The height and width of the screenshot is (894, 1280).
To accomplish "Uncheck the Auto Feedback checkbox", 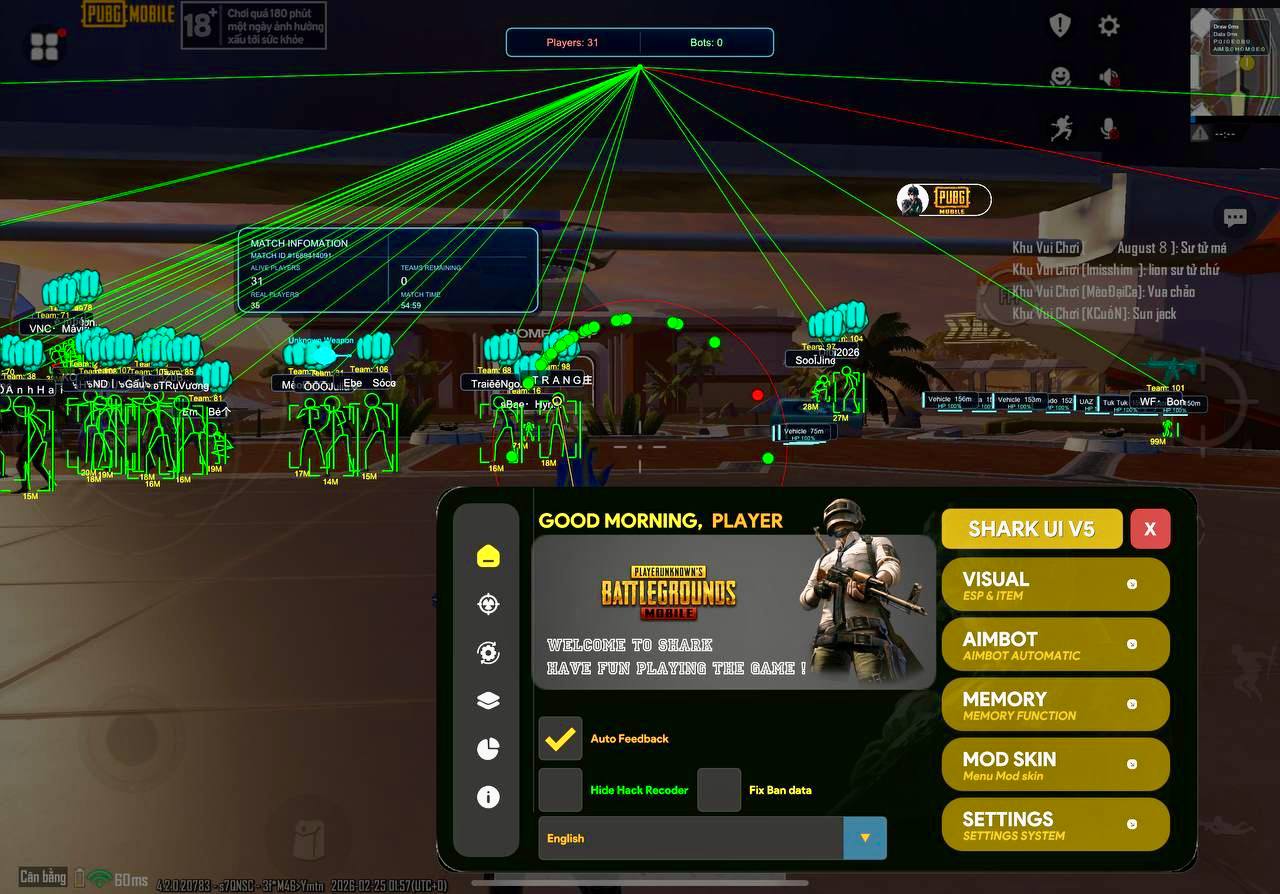I will 560,738.
